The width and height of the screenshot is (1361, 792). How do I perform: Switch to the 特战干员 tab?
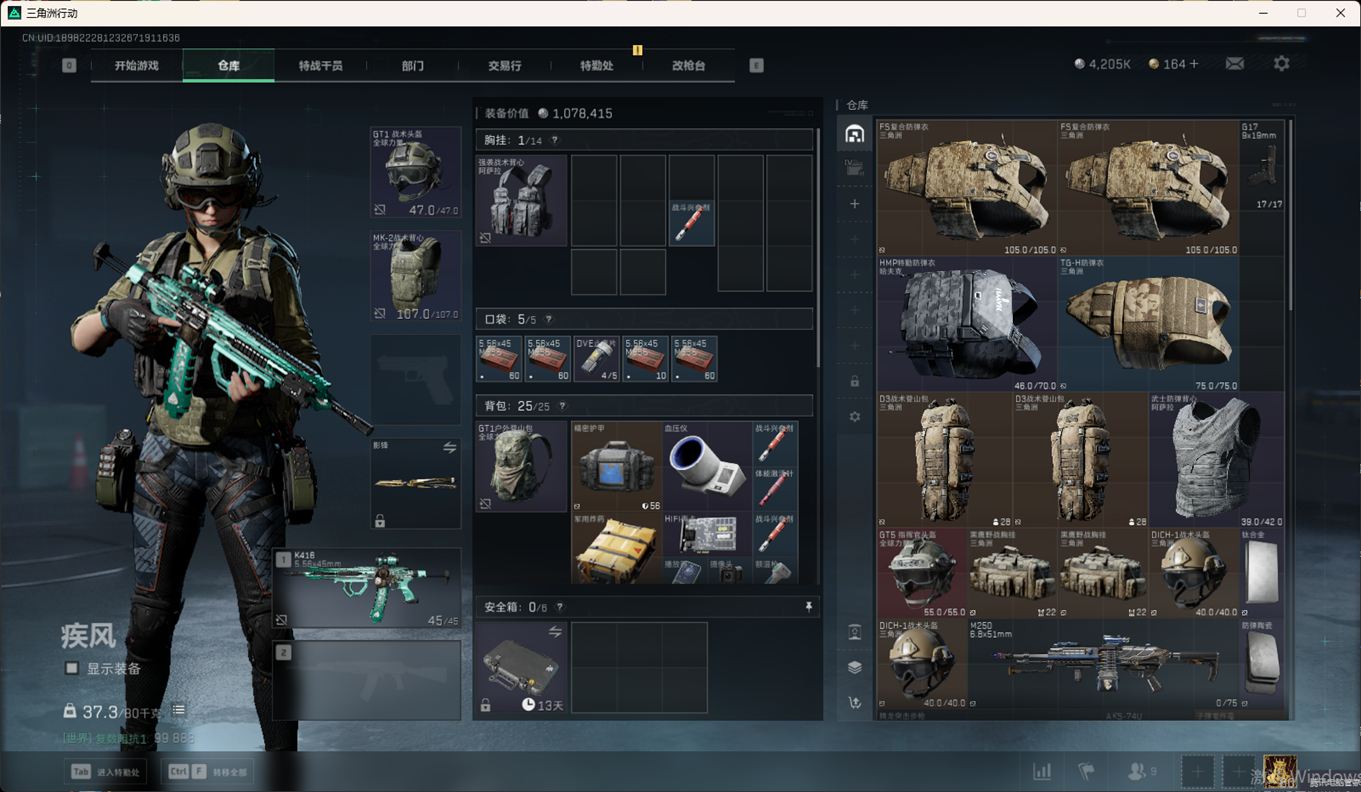[320, 66]
